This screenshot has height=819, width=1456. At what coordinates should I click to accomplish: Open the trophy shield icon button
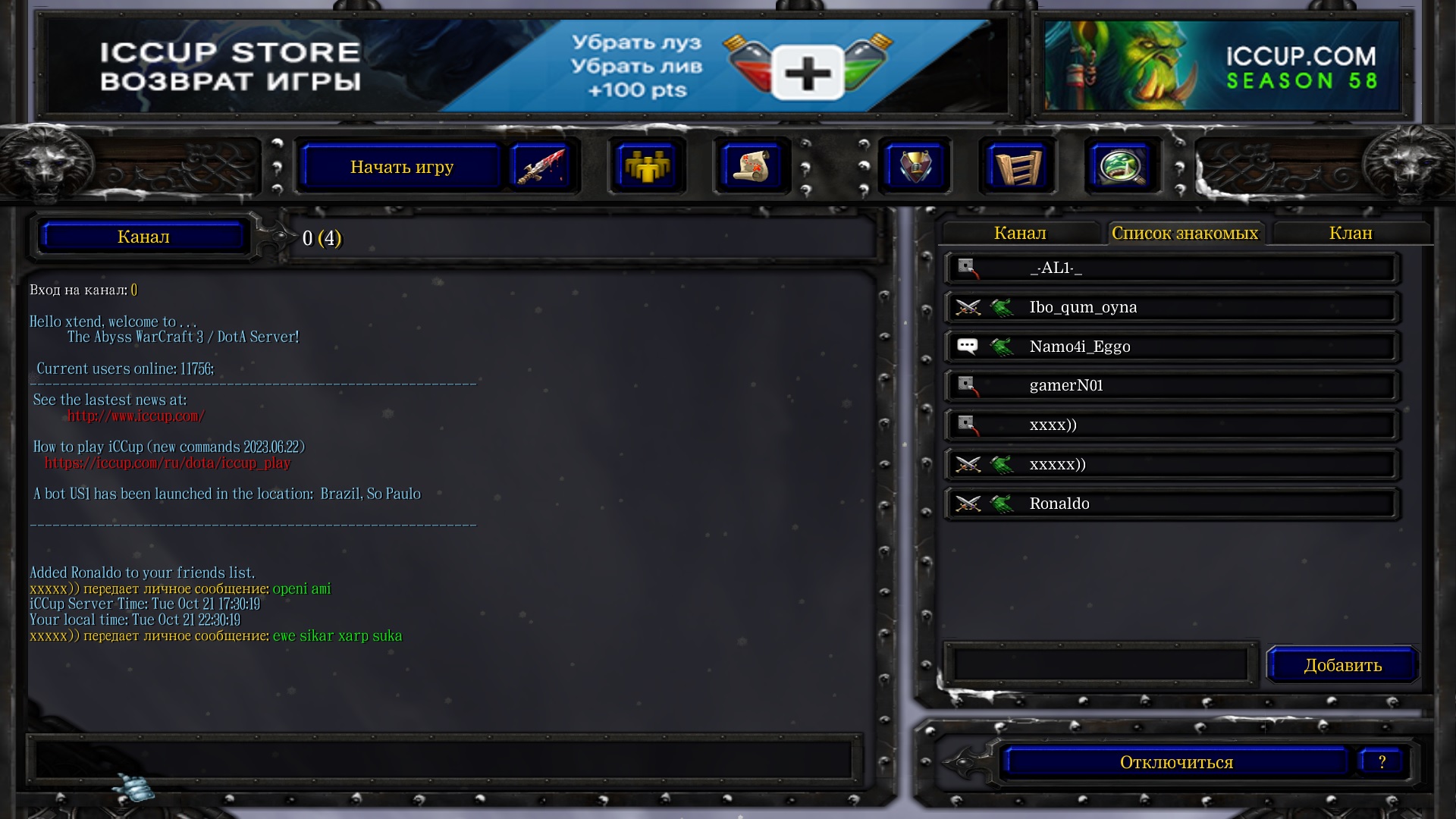tap(915, 166)
